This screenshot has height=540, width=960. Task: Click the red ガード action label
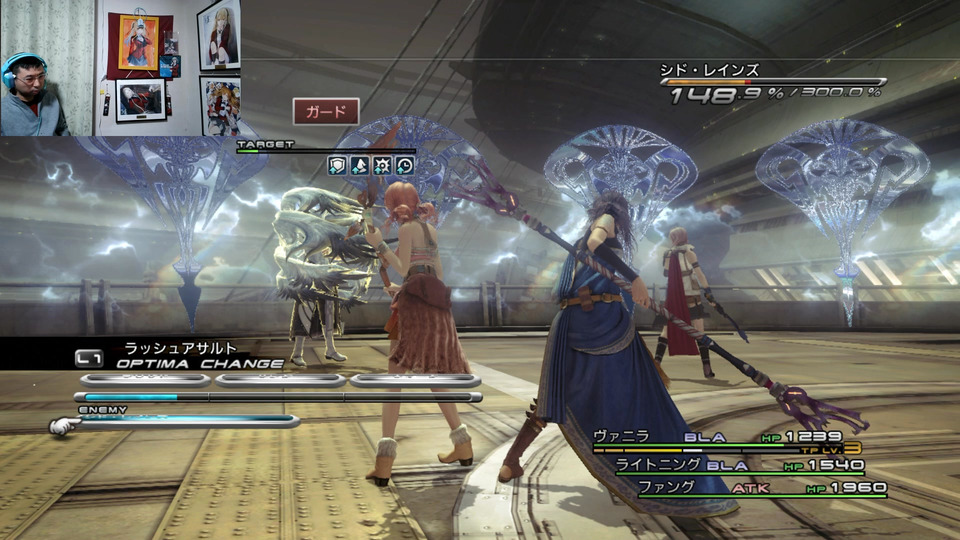pyautogui.click(x=326, y=111)
